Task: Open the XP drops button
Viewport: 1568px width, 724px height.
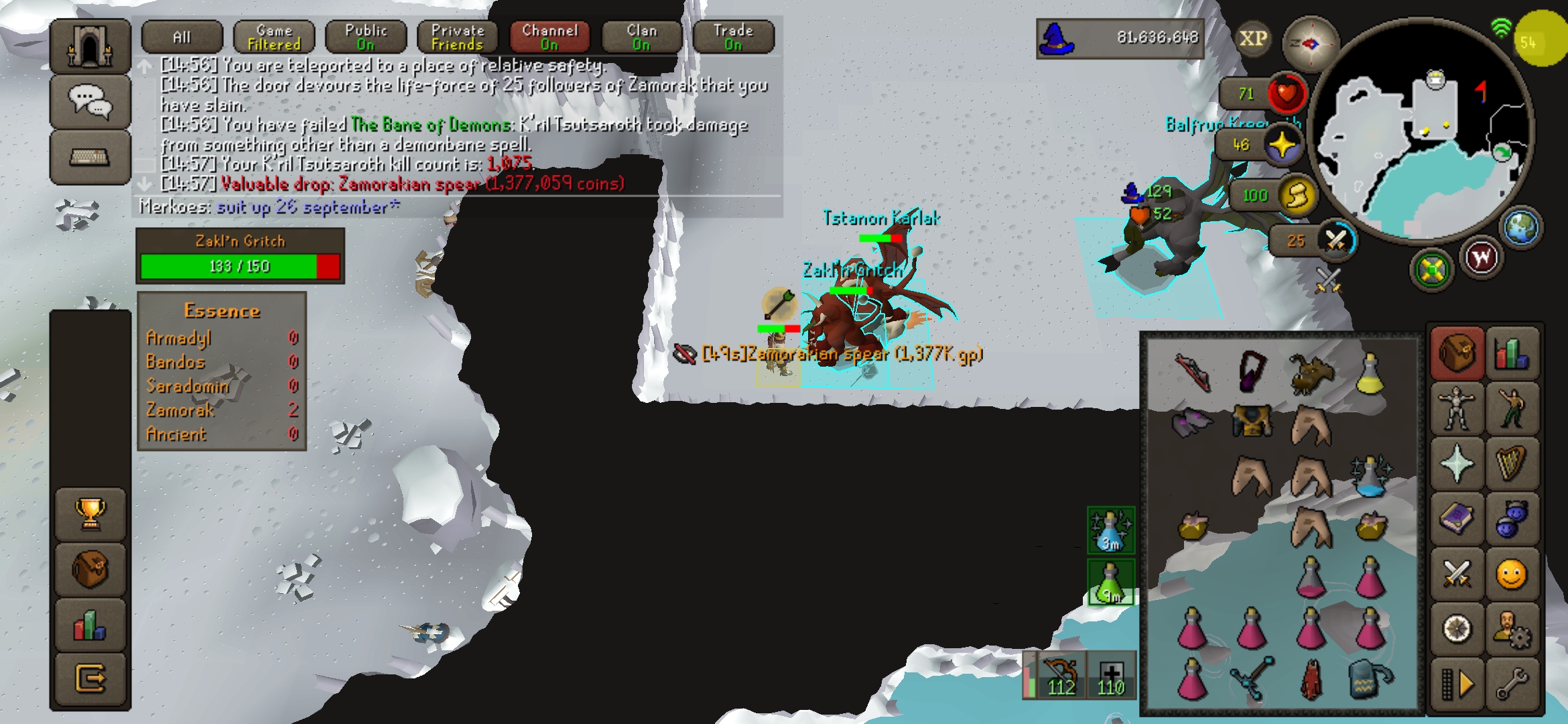Action: pos(1252,39)
